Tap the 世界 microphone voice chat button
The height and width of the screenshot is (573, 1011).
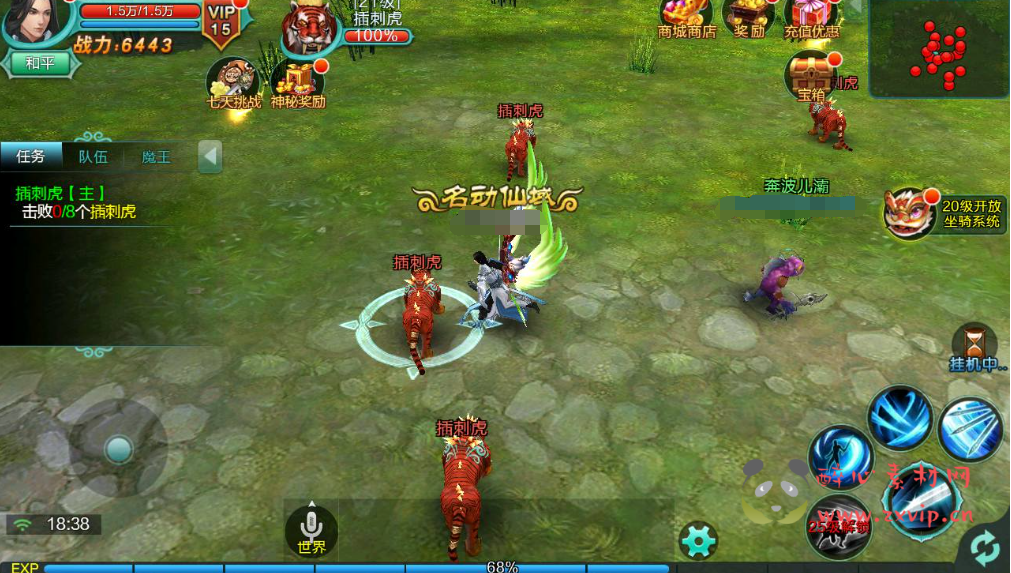point(311,529)
